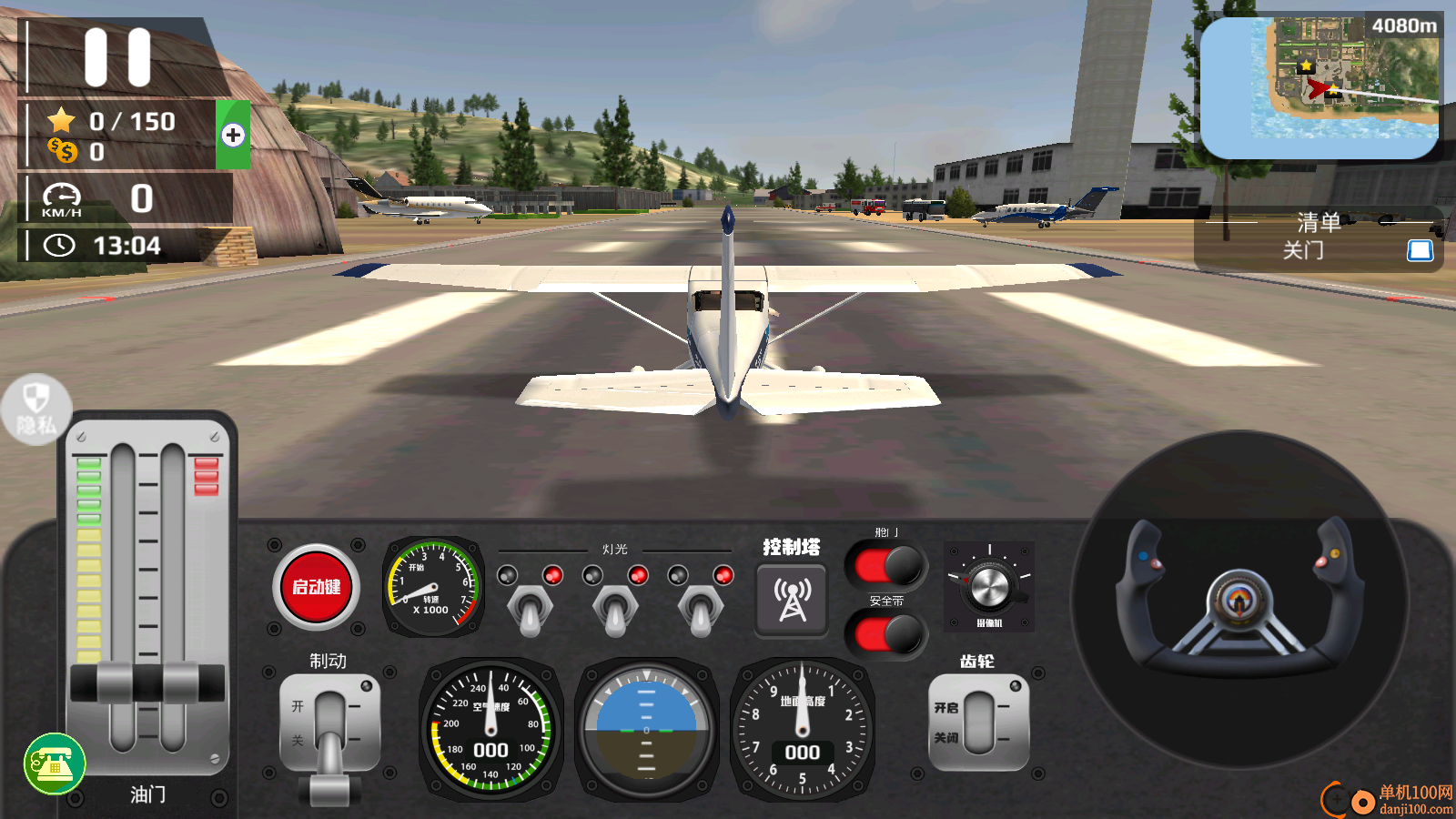Image resolution: width=1456 pixels, height=819 pixels.
Task: Open the privacy shield icon
Action: (x=35, y=409)
